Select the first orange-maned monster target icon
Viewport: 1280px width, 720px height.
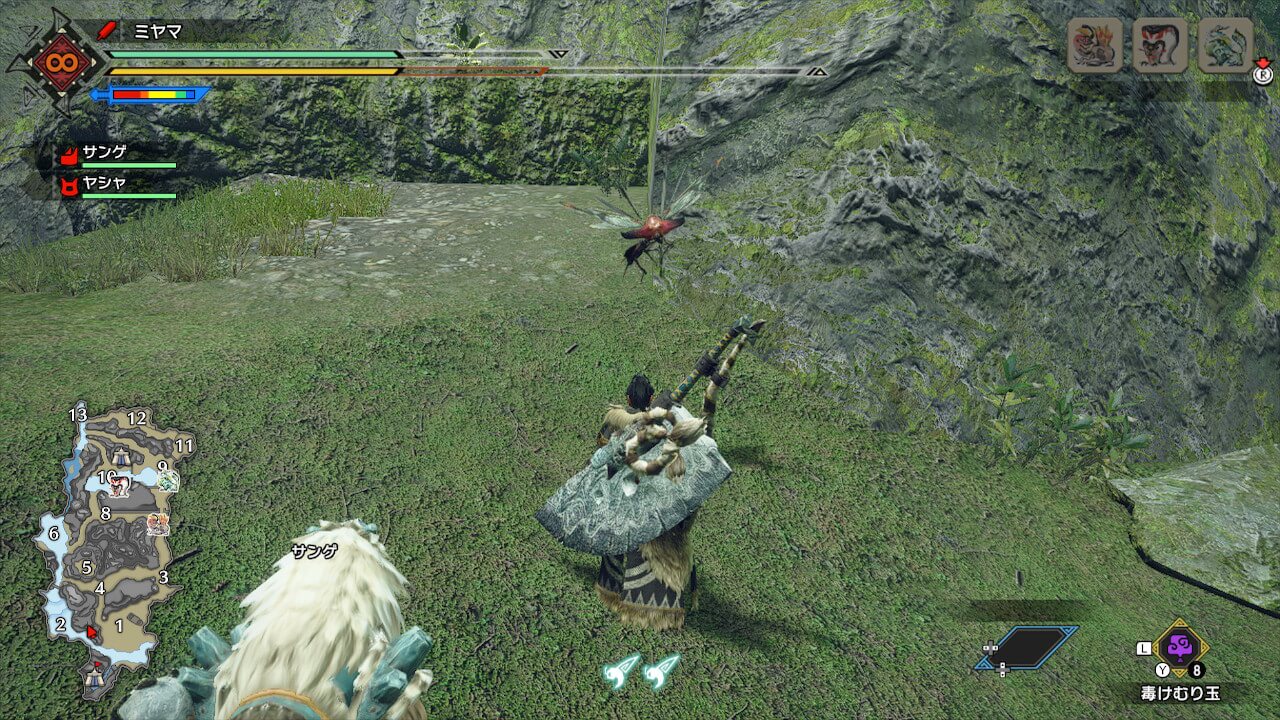click(1094, 46)
